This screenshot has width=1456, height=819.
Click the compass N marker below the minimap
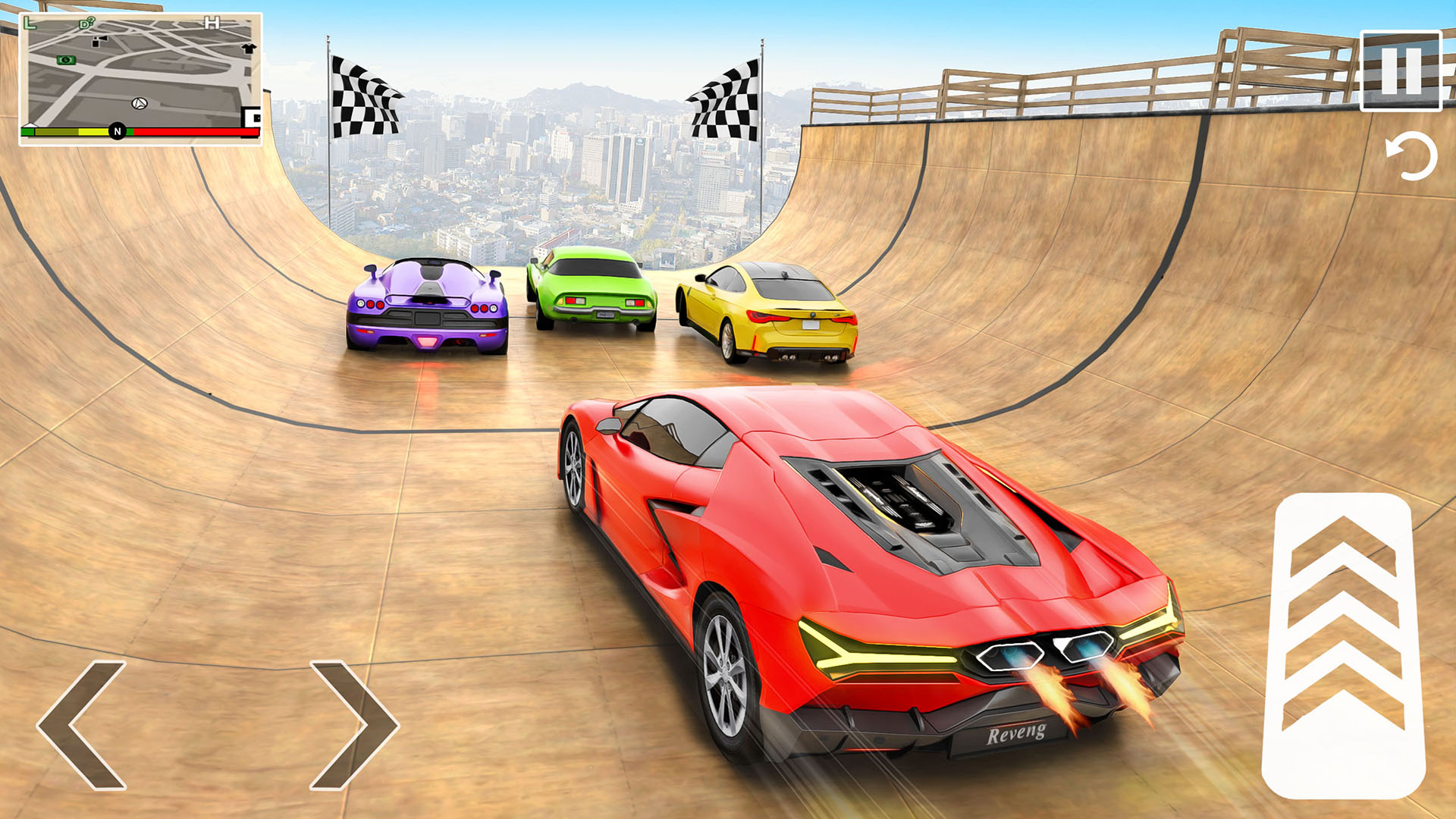coord(118,132)
